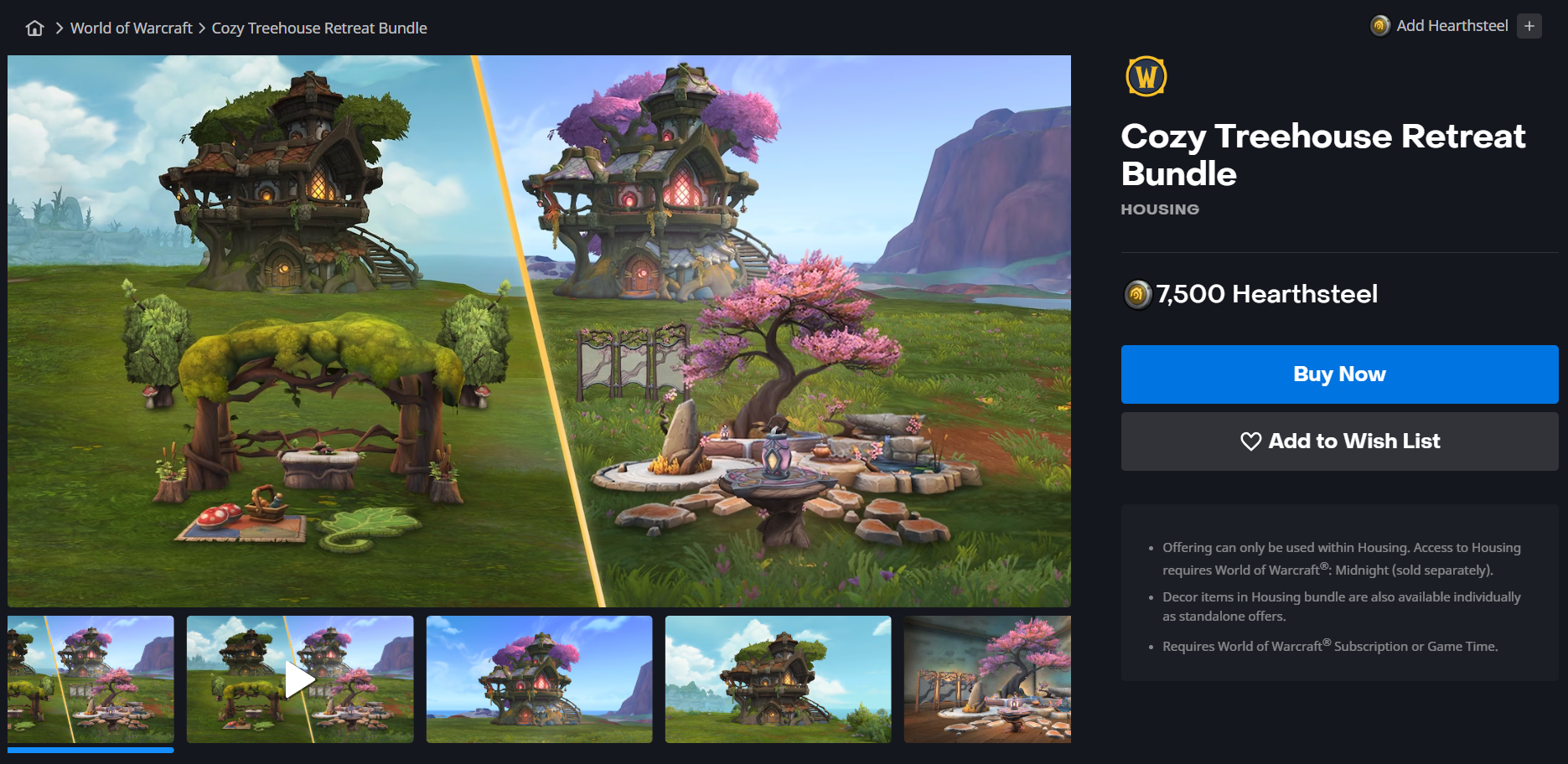
Task: Click the Hearthsteel coin icon near Add Hearthsteel
Action: tap(1379, 26)
